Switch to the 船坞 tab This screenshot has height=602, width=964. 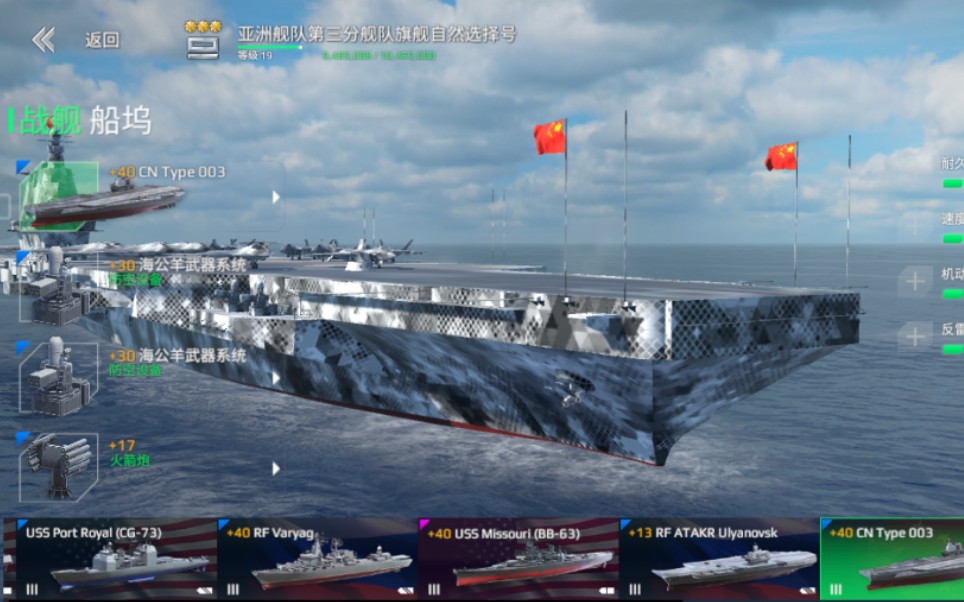point(120,121)
